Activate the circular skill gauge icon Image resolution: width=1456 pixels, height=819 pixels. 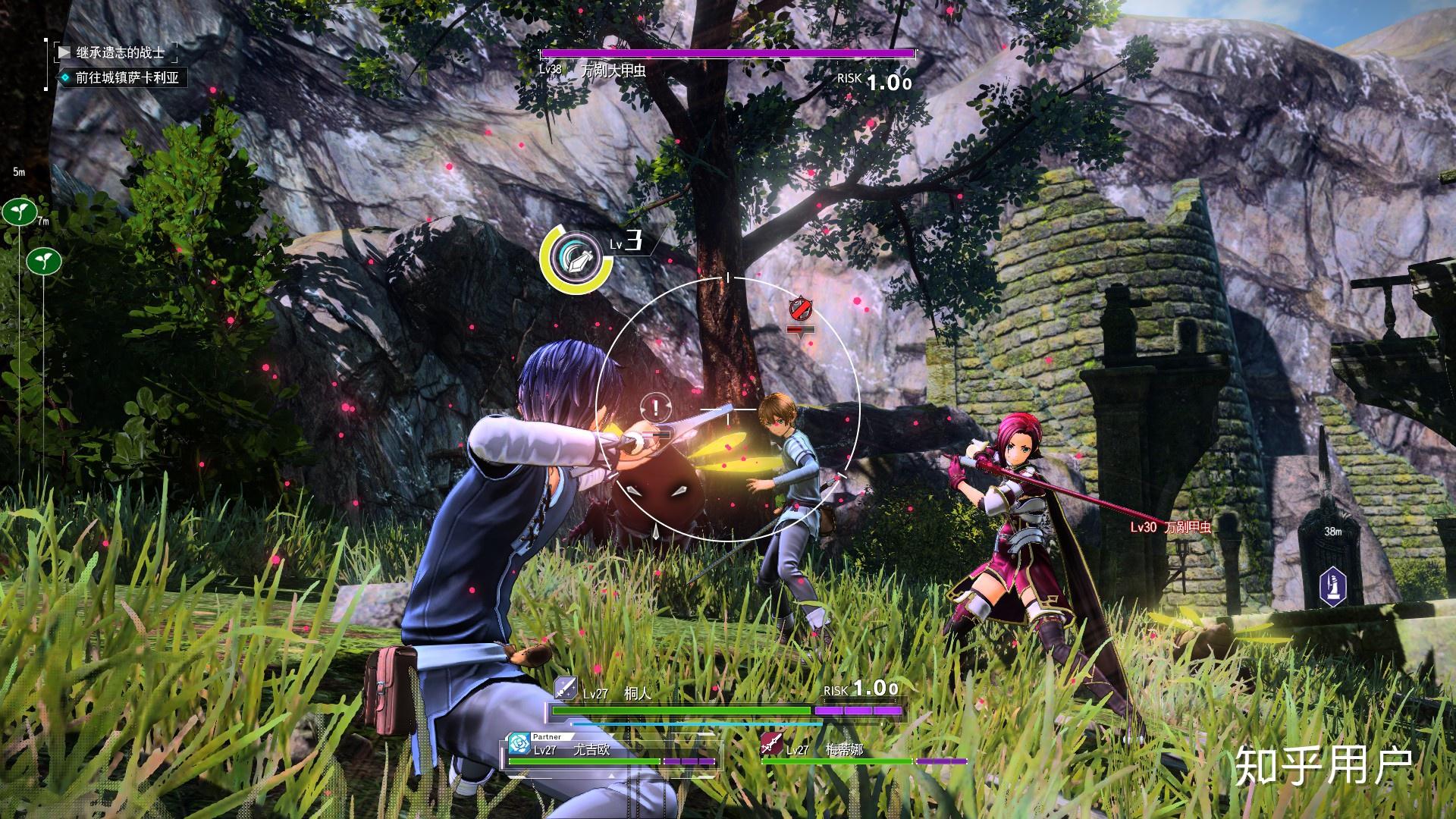[576, 259]
